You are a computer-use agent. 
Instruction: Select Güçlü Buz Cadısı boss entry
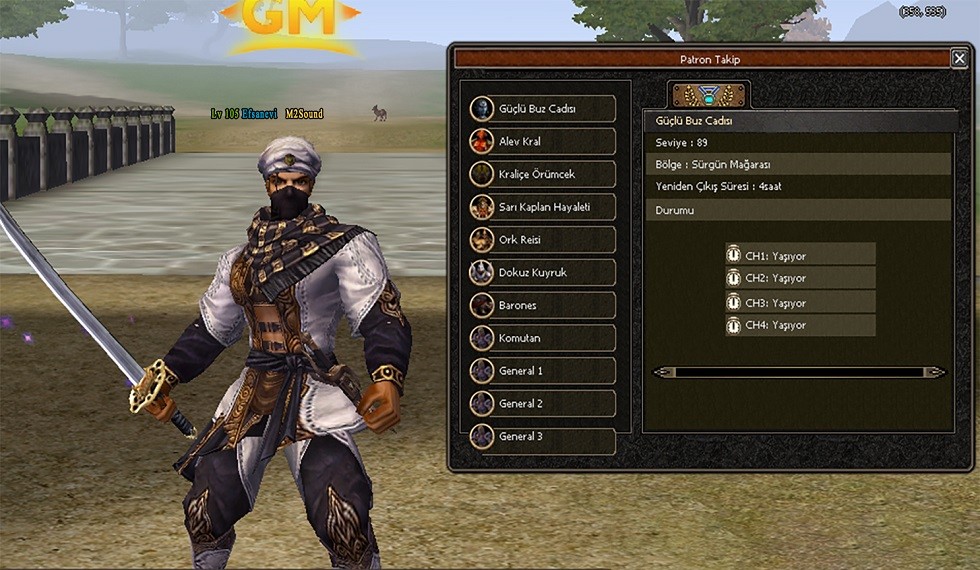coord(542,109)
